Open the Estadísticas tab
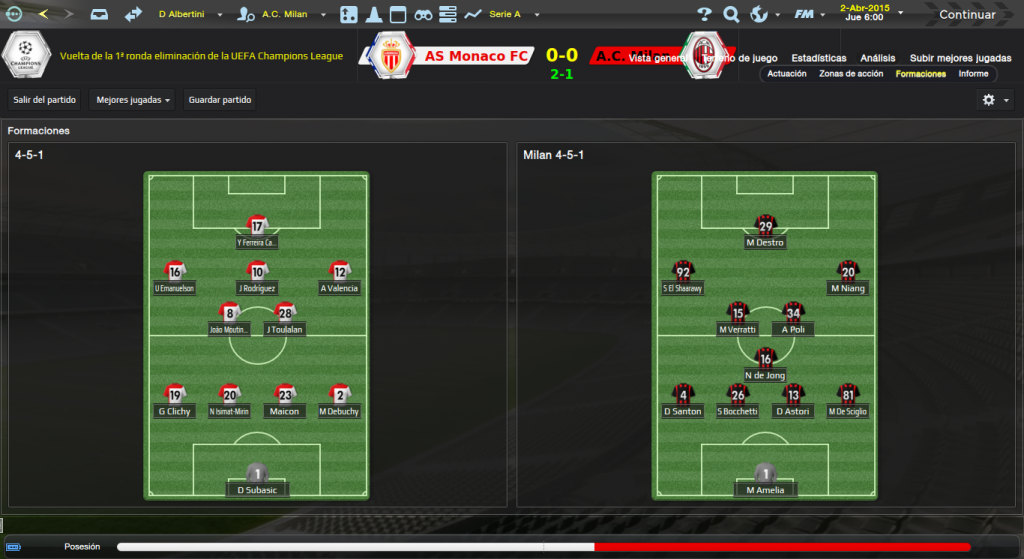 [x=818, y=58]
